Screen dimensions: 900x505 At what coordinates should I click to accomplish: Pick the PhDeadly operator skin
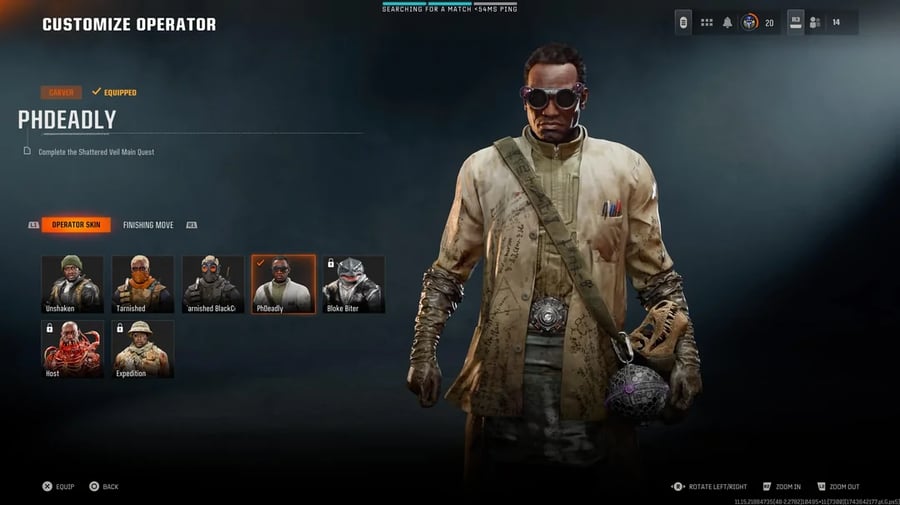283,284
